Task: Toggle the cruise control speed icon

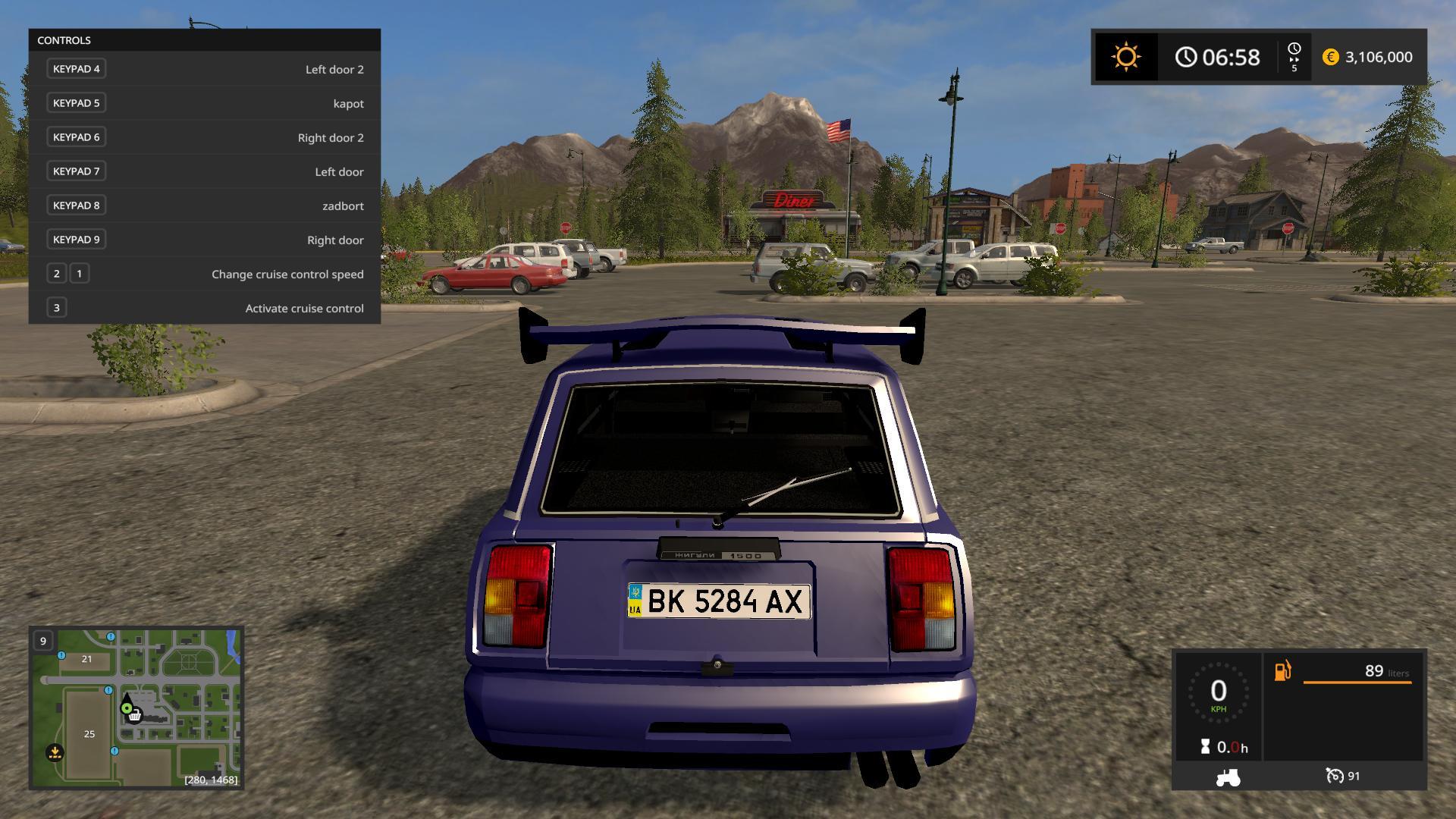Action: point(1334,776)
